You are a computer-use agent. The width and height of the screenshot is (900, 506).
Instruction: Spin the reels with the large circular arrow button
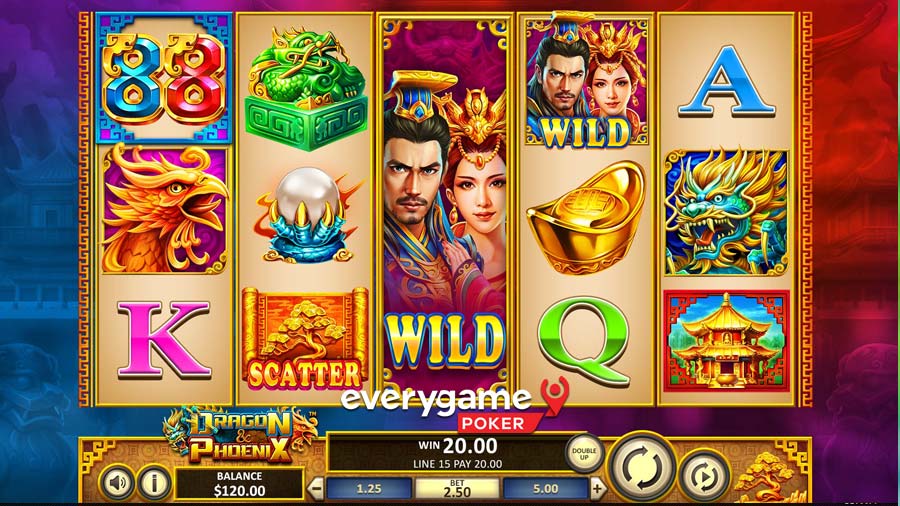pyautogui.click(x=641, y=465)
